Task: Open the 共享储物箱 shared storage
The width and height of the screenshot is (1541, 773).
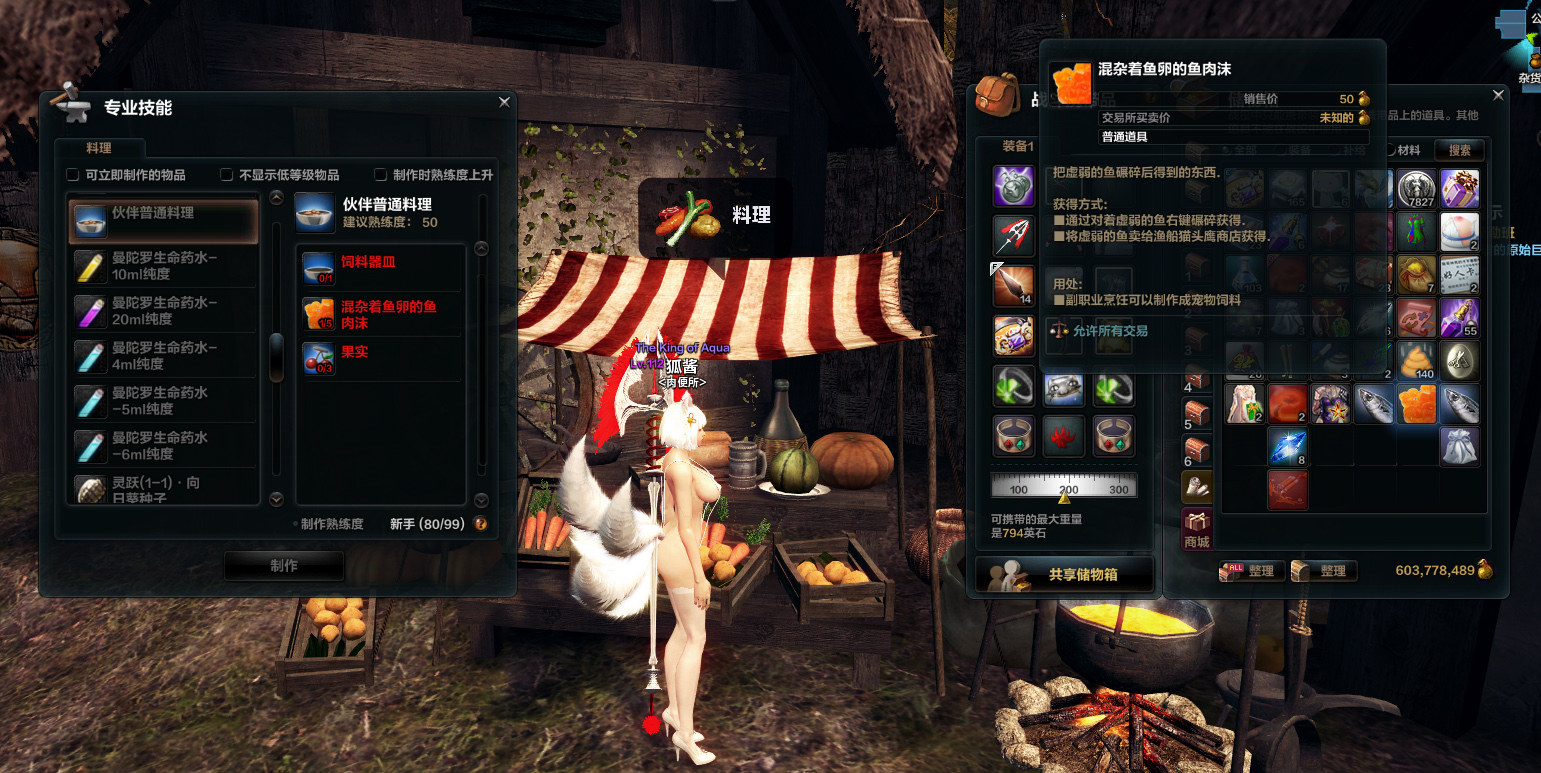Action: [1065, 575]
